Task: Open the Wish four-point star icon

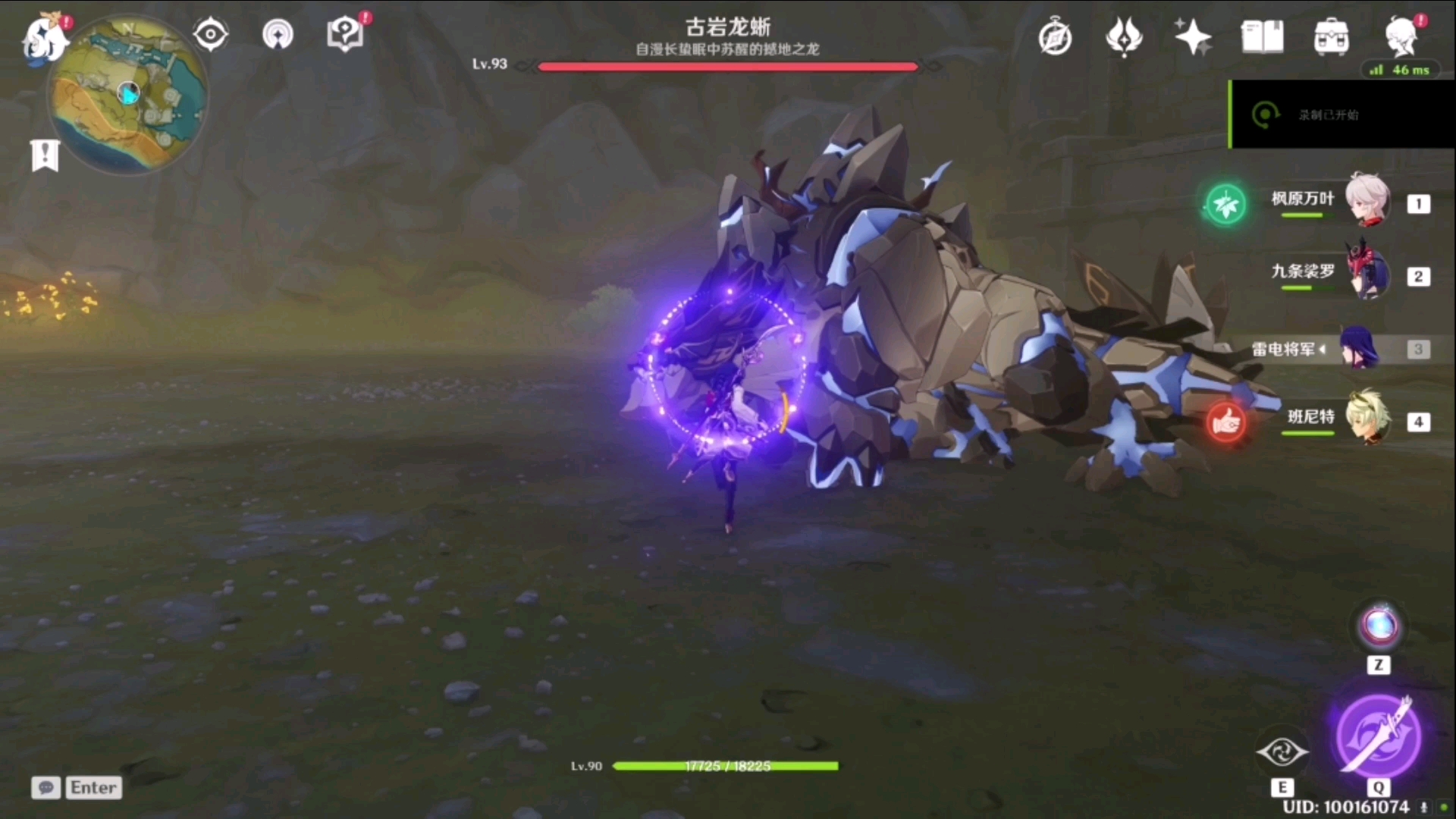Action: click(x=1192, y=36)
